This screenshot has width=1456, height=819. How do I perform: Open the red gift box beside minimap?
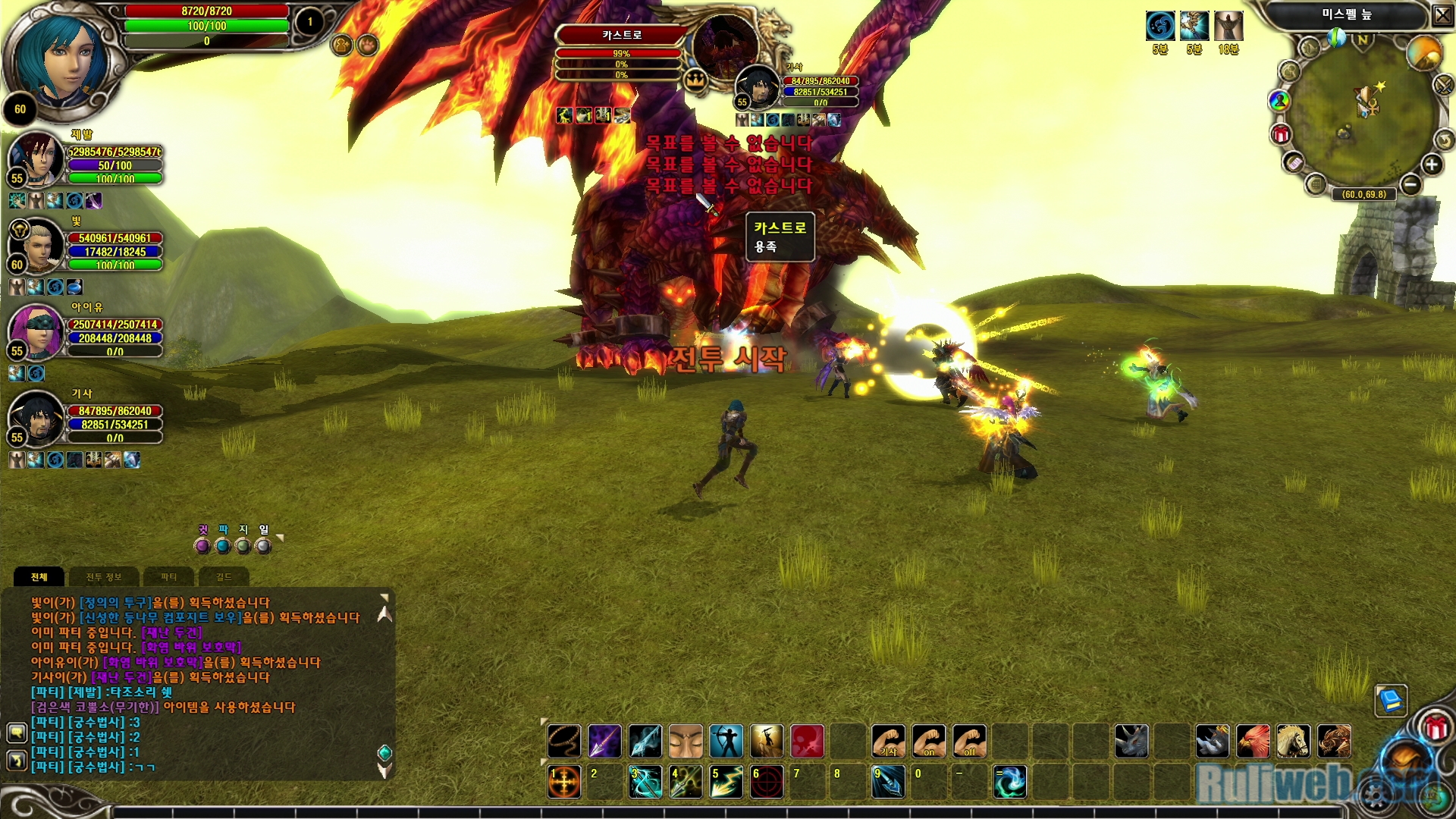1281,135
